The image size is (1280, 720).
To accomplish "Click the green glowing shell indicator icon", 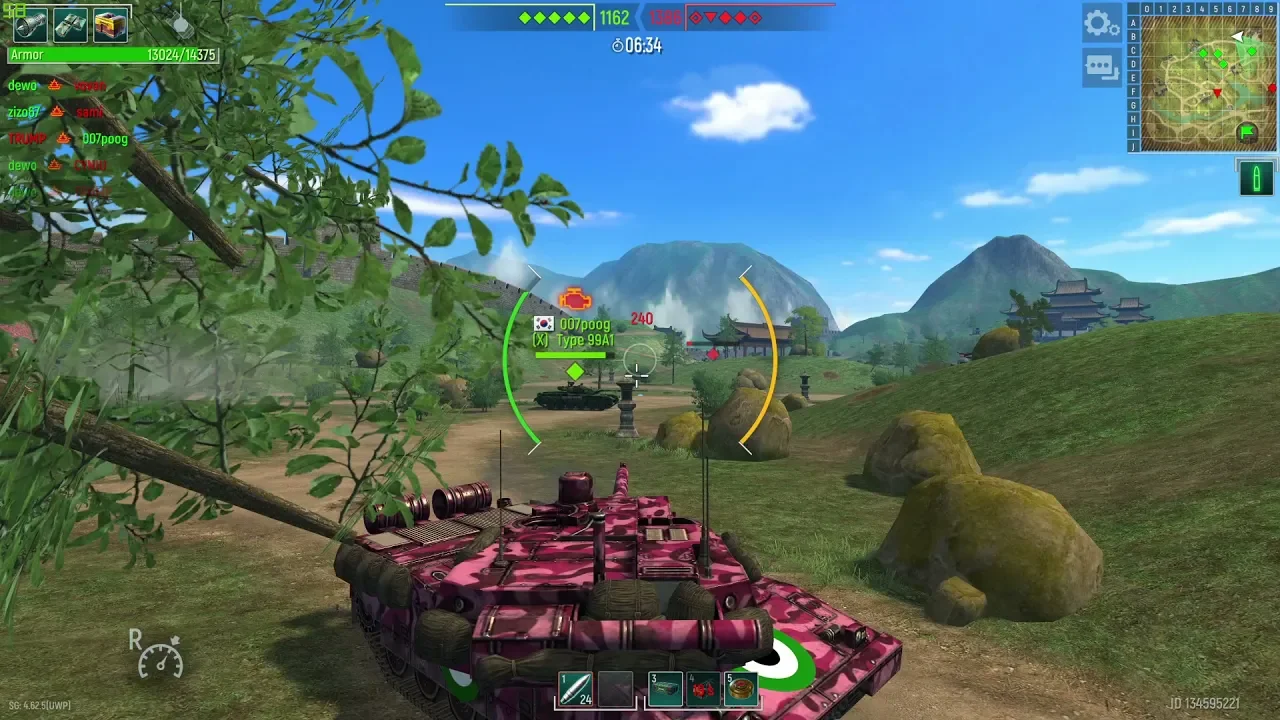I will pos(1256,178).
